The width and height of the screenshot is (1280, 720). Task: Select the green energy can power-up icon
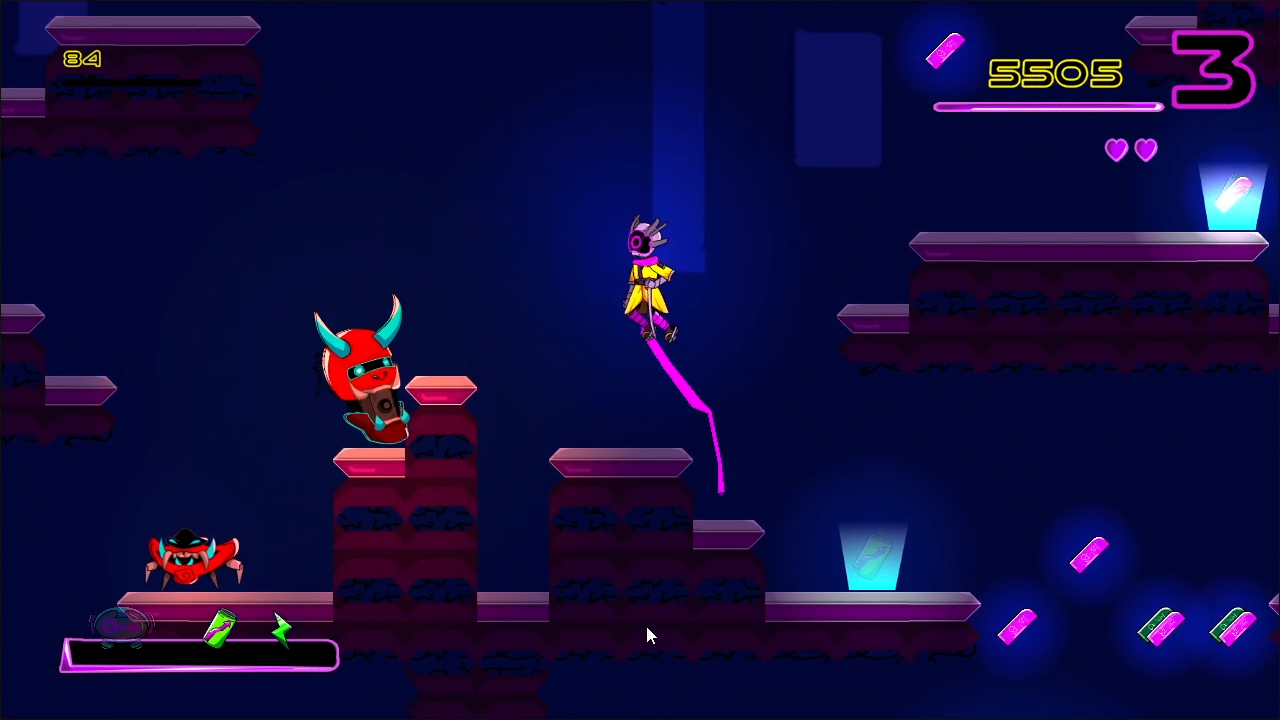pyautogui.click(x=220, y=629)
